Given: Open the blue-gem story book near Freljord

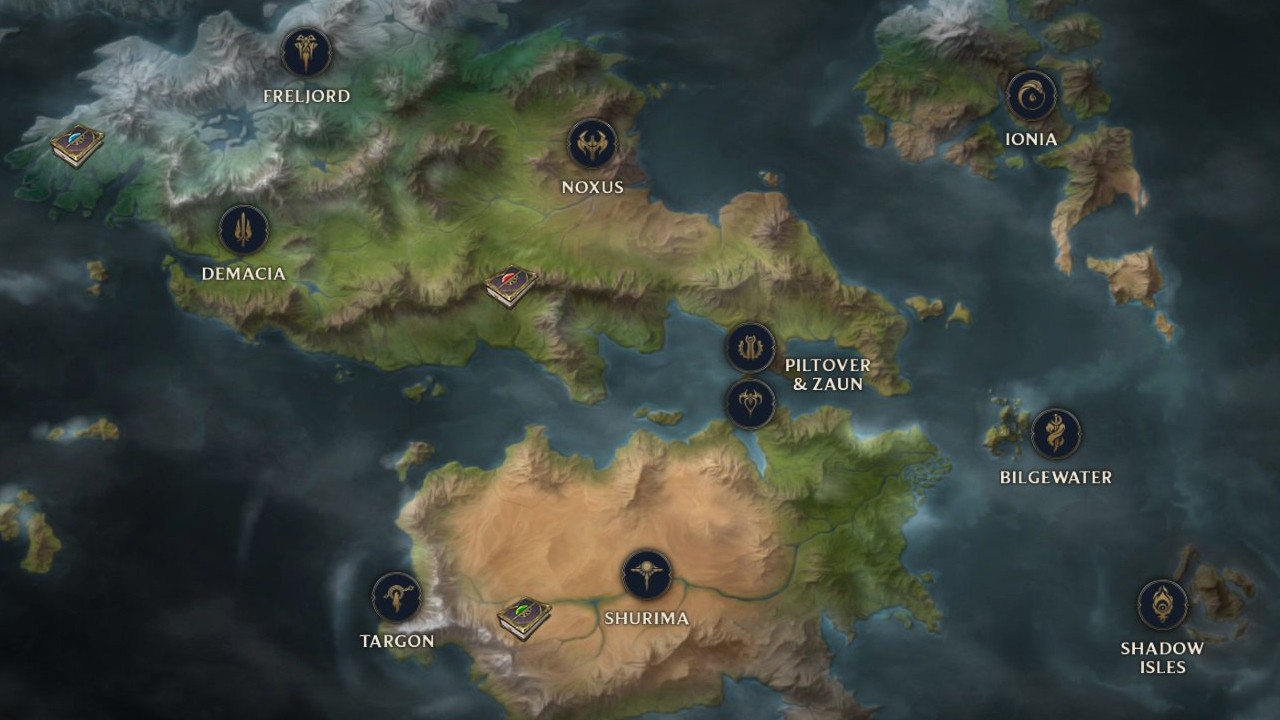Looking at the screenshot, I should tap(78, 146).
